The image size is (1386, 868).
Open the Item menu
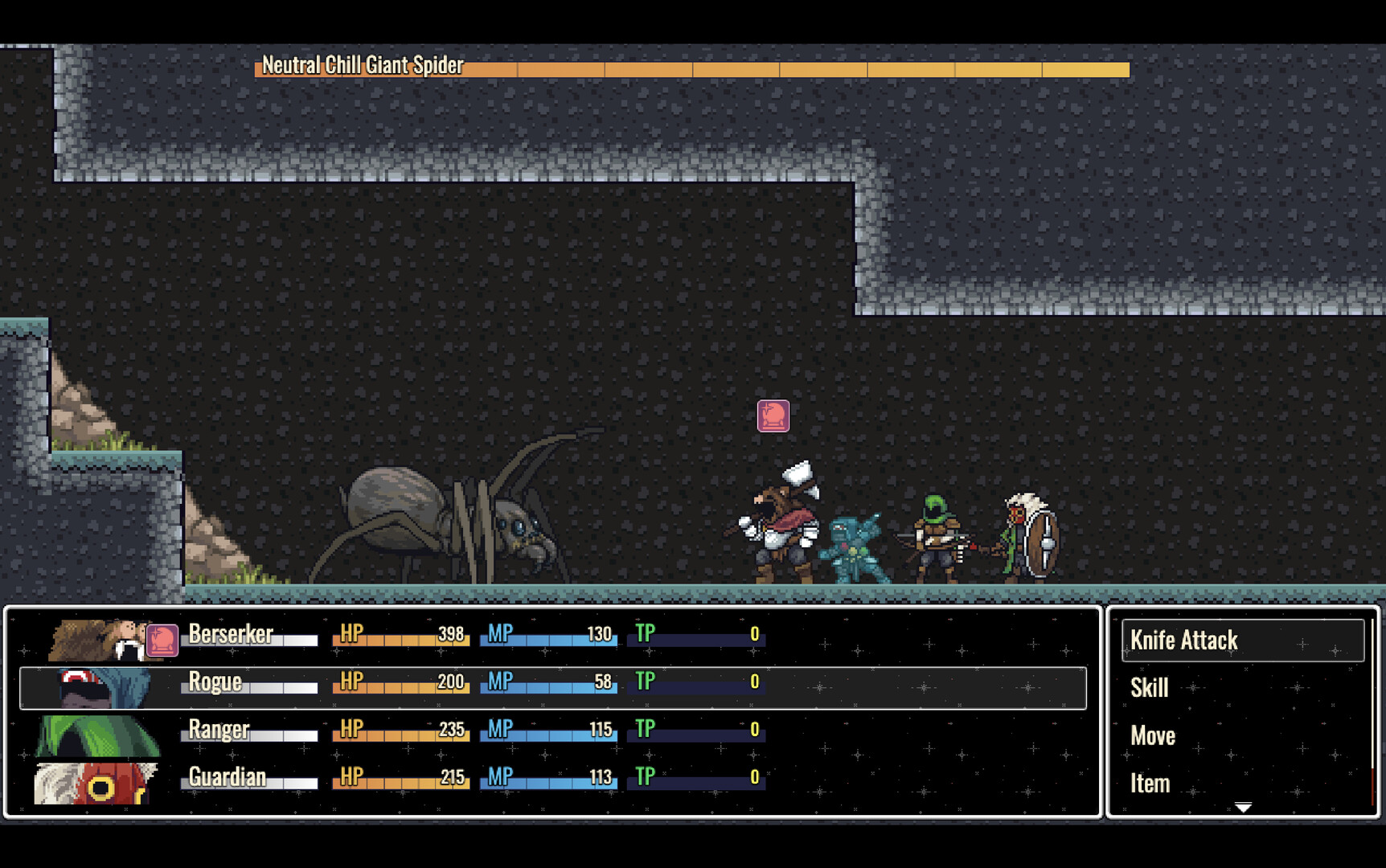pos(1149,783)
